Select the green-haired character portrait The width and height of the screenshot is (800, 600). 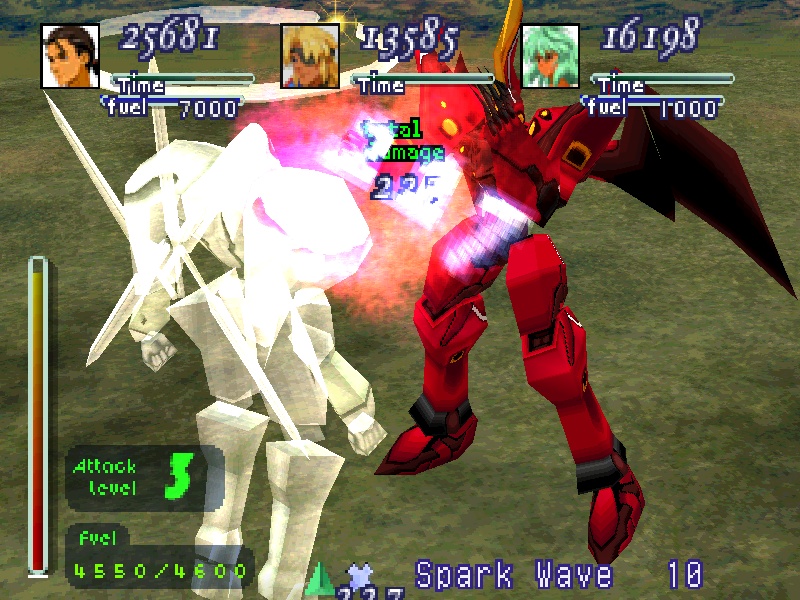[551, 56]
